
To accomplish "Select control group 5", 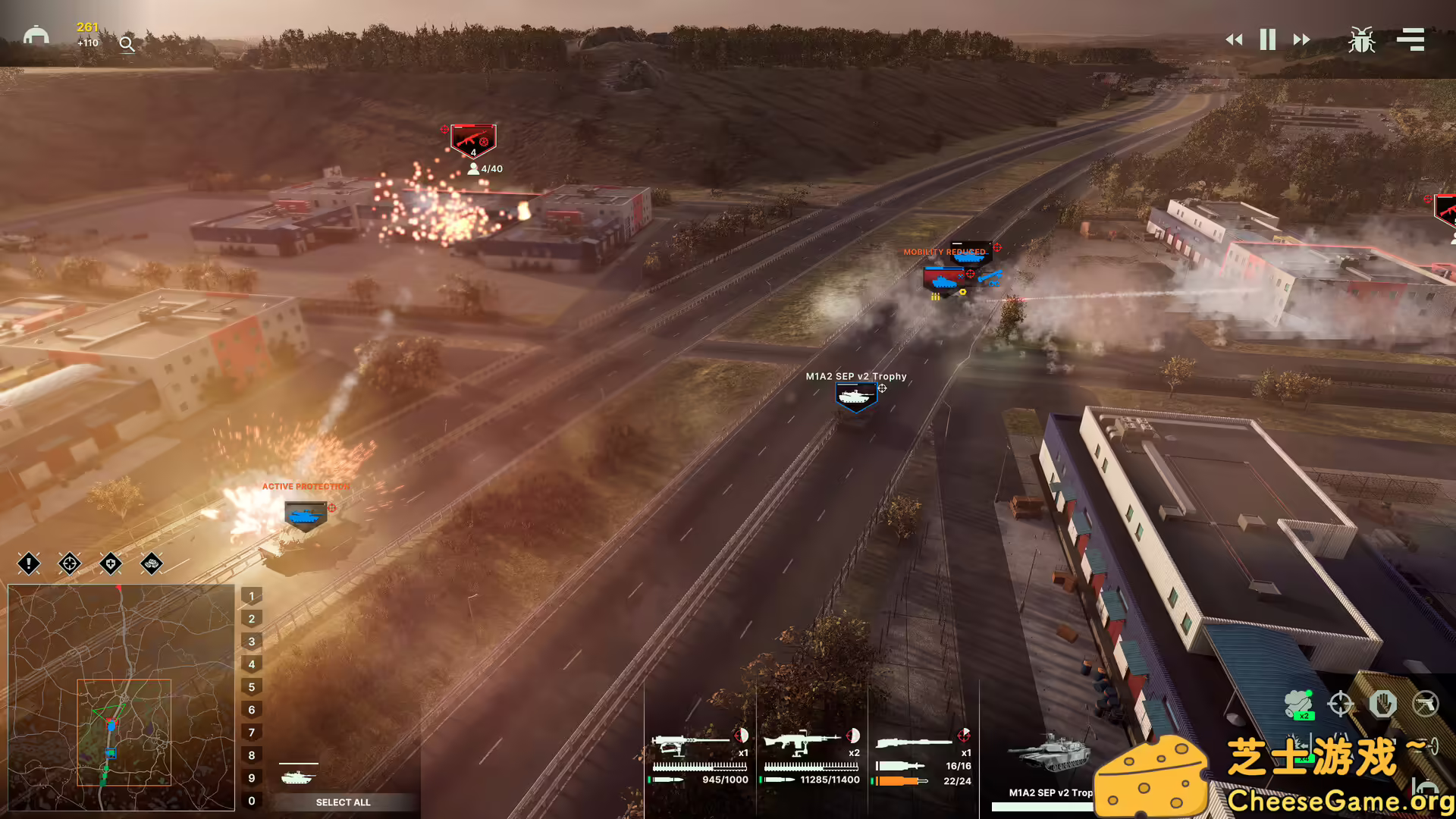I will (252, 687).
